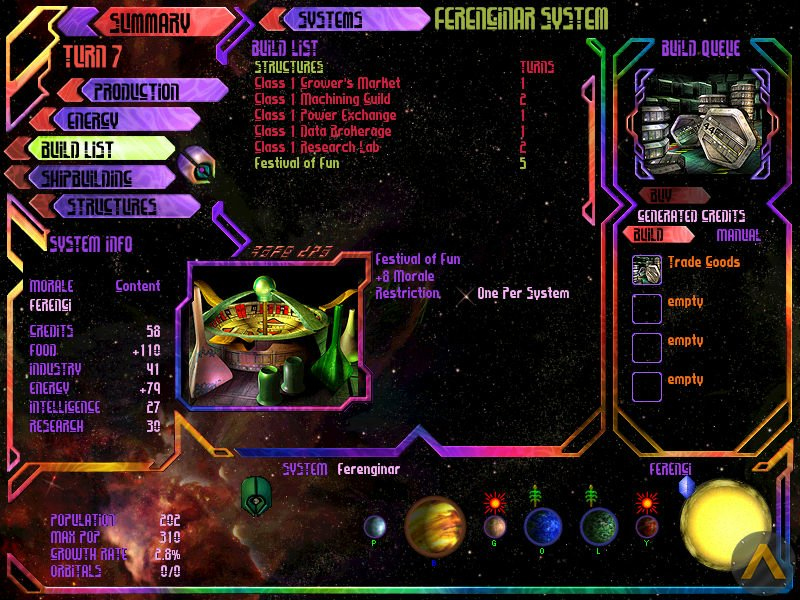This screenshot has height=600, width=800.
Task: Choose Class 1 Grower's Market
Action: pyautogui.click(x=327, y=83)
